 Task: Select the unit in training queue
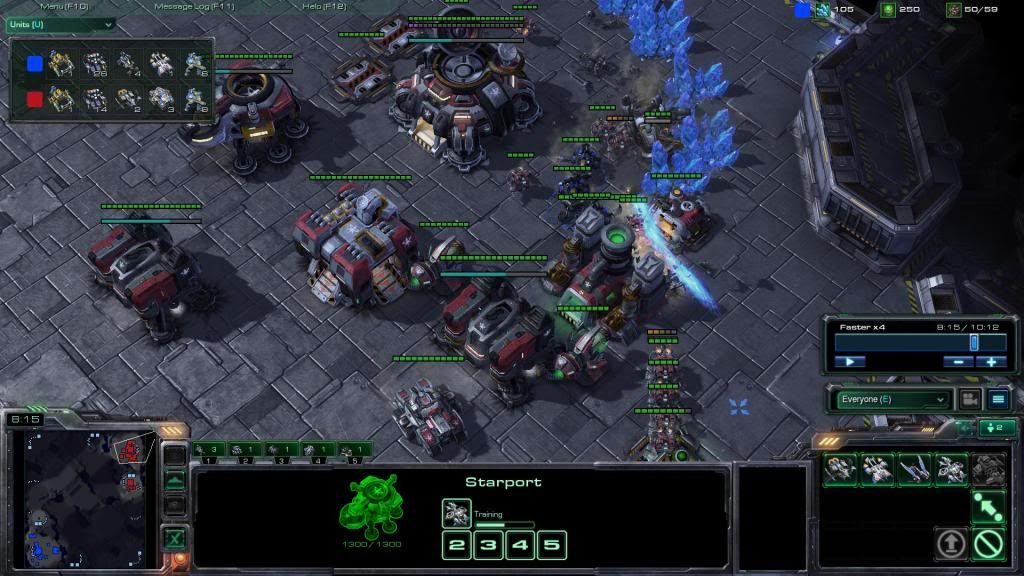click(456, 513)
